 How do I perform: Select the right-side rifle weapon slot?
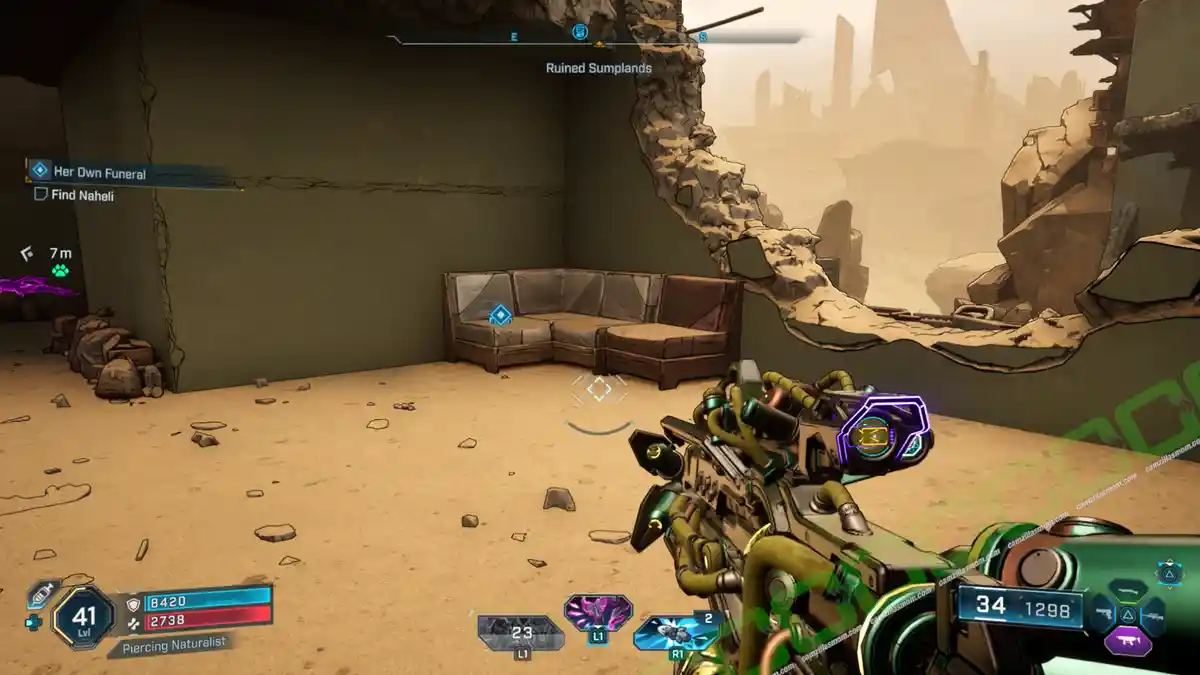[1153, 615]
